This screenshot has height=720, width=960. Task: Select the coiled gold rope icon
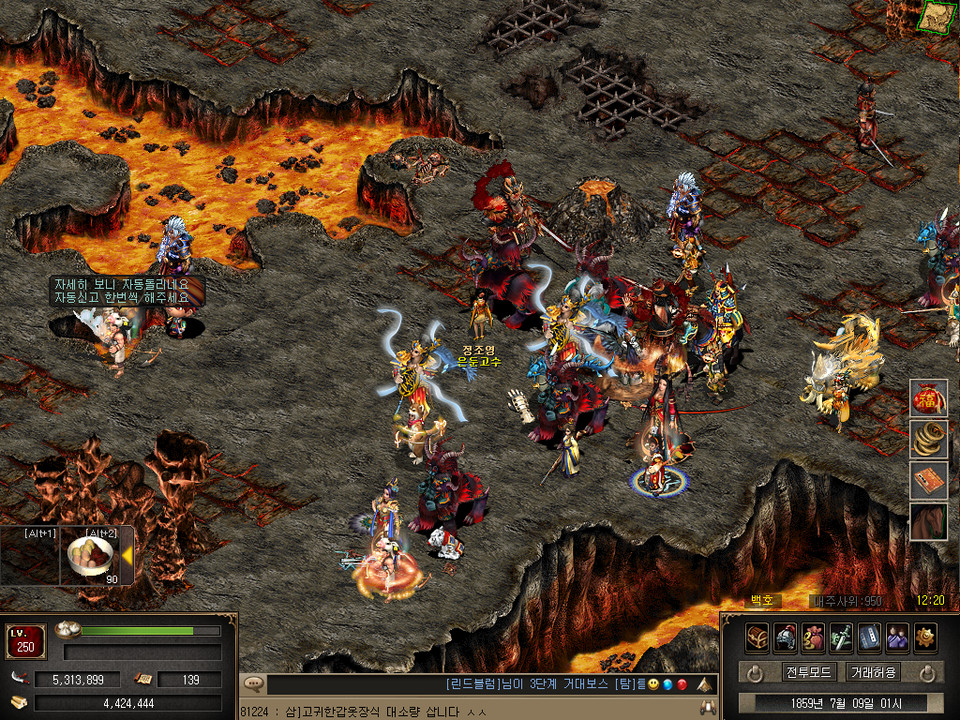click(x=929, y=440)
